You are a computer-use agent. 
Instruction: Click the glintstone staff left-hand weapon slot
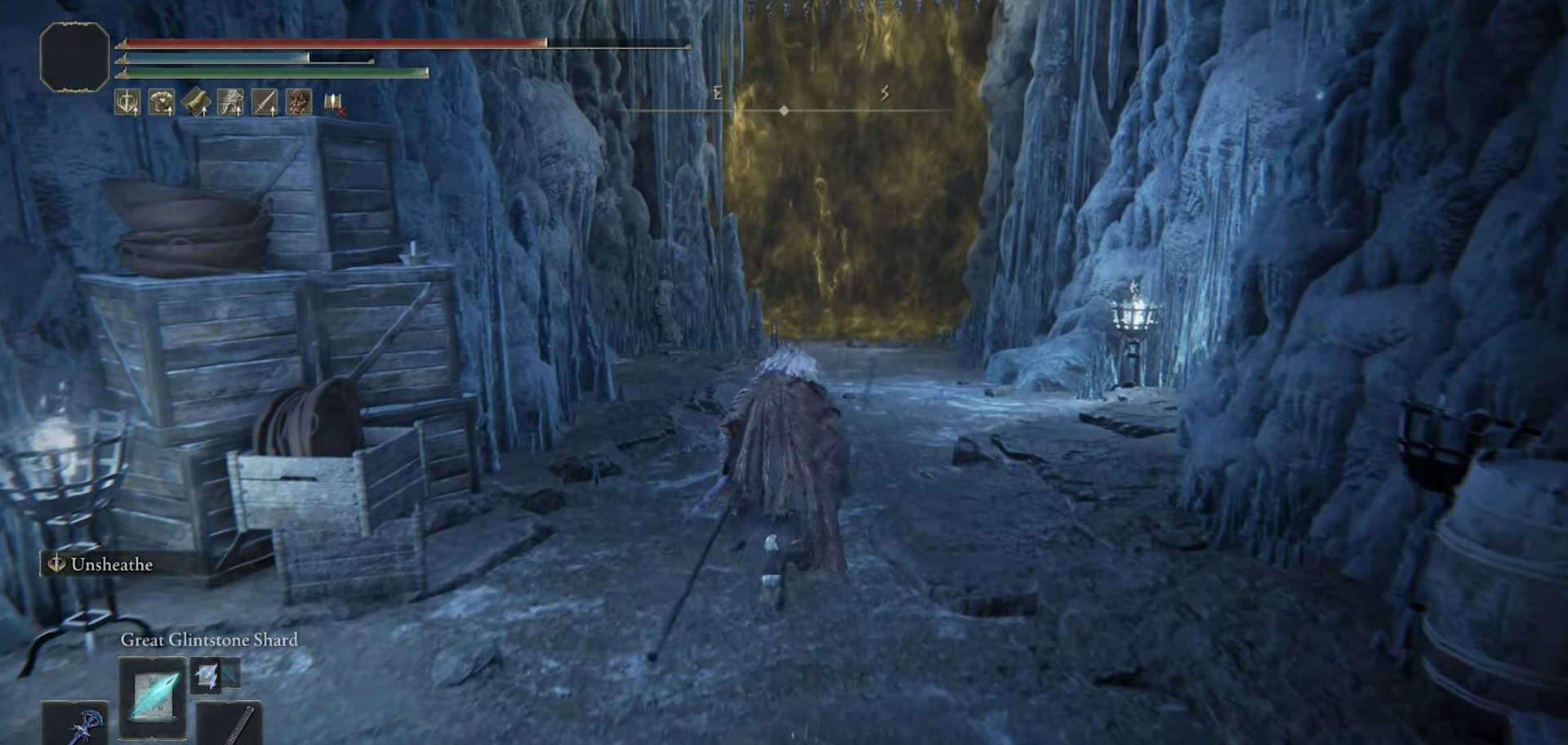pyautogui.click(x=75, y=725)
